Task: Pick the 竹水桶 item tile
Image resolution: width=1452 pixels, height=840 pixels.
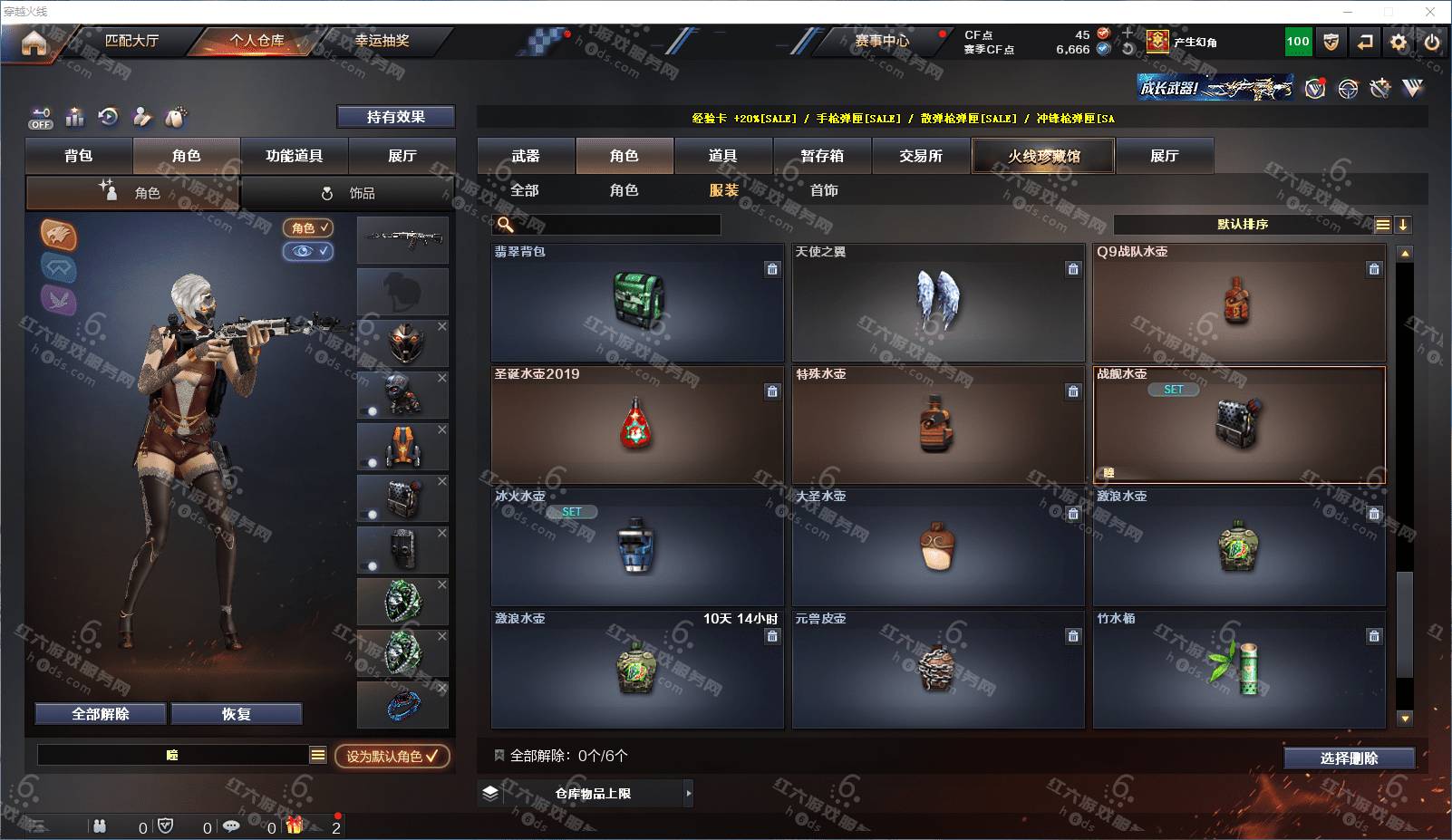Action: [1239, 670]
